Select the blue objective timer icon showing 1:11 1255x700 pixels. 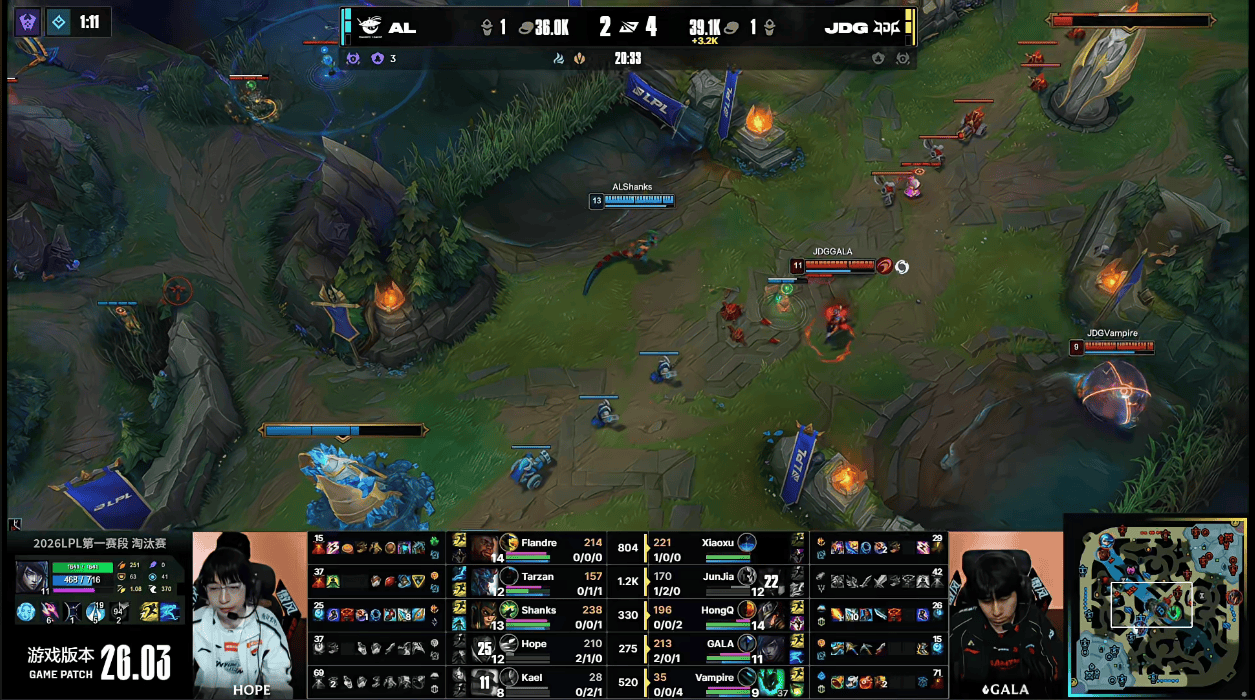[x=59, y=22]
